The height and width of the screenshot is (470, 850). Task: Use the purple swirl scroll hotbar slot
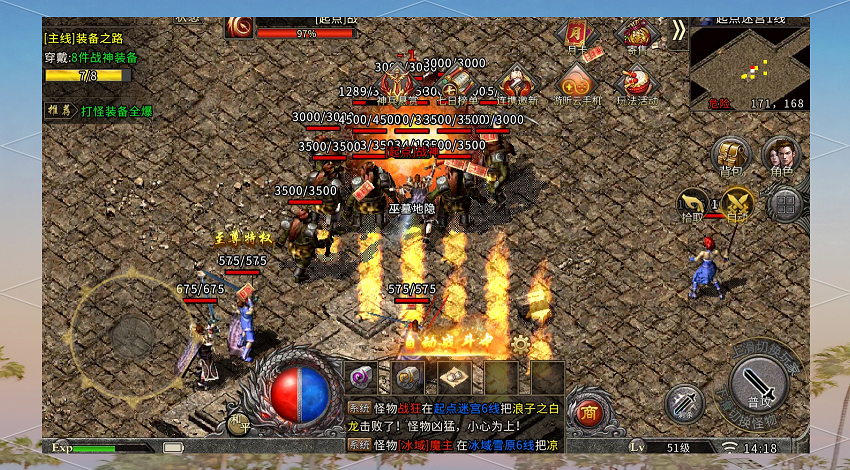coord(360,376)
